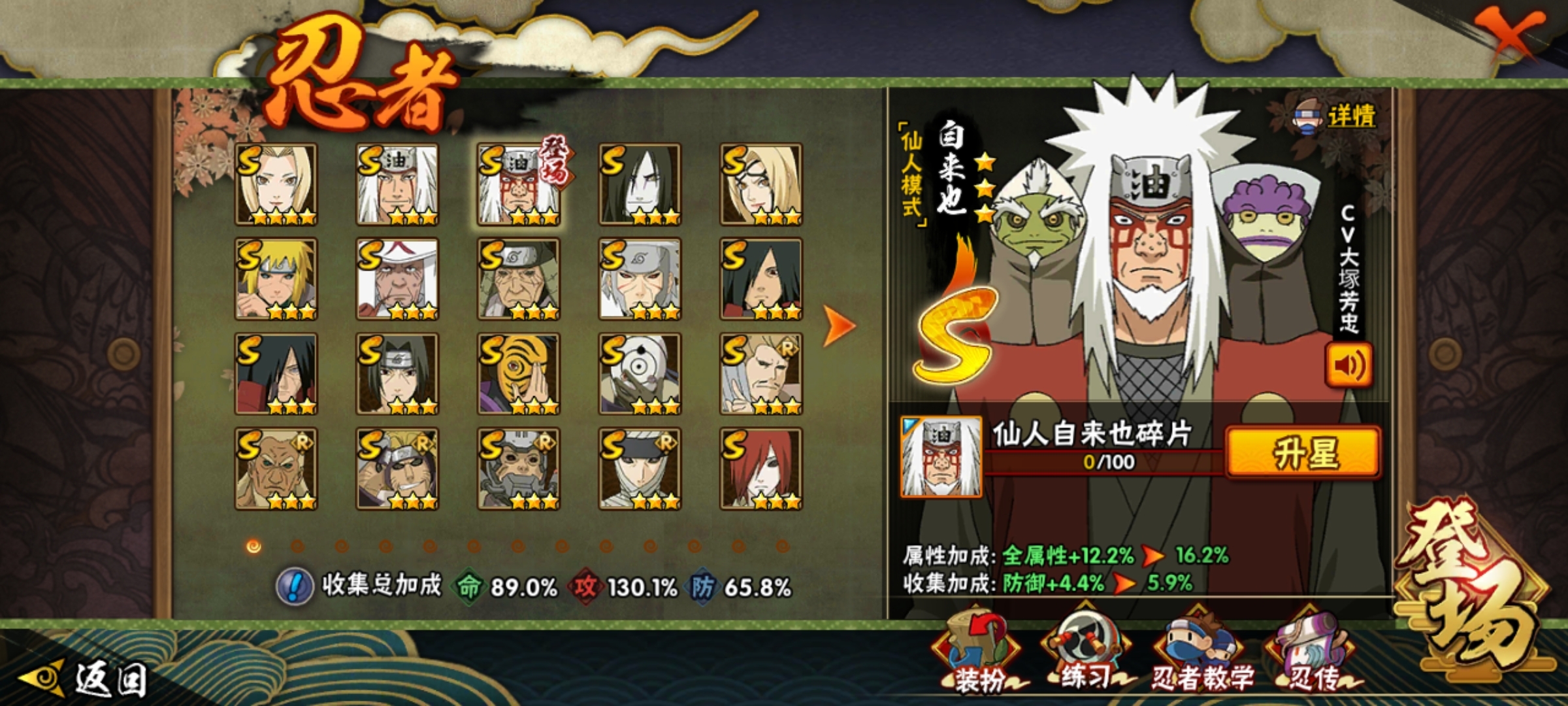Show the next ninja page arrow

pos(839,325)
